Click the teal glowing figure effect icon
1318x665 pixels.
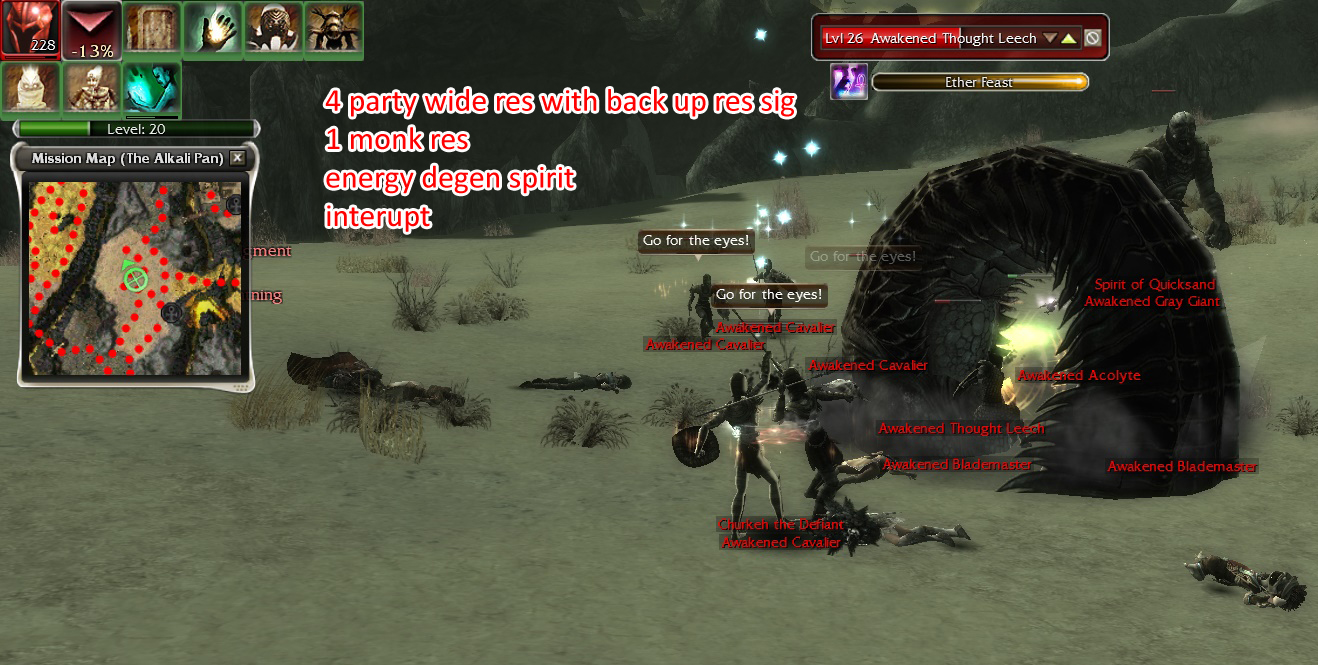(151, 89)
